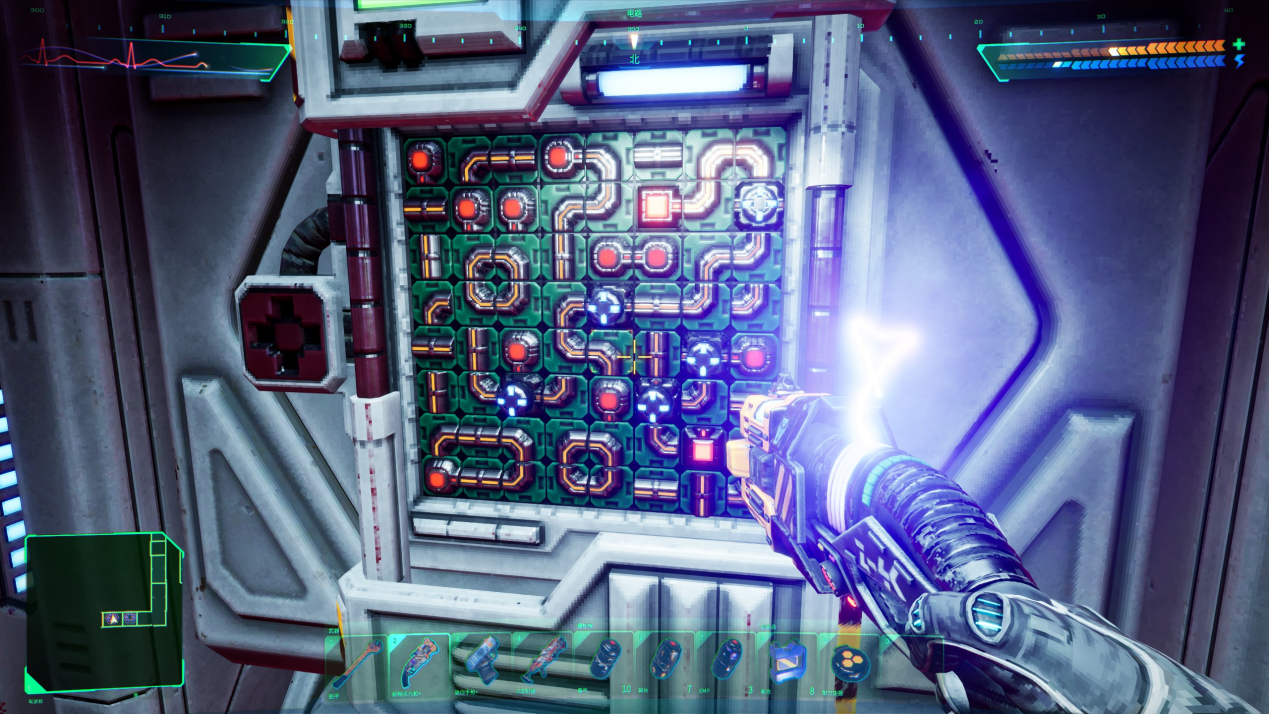The width and height of the screenshot is (1269, 714).
Task: Select the grenade with count 7
Action: pos(666,661)
